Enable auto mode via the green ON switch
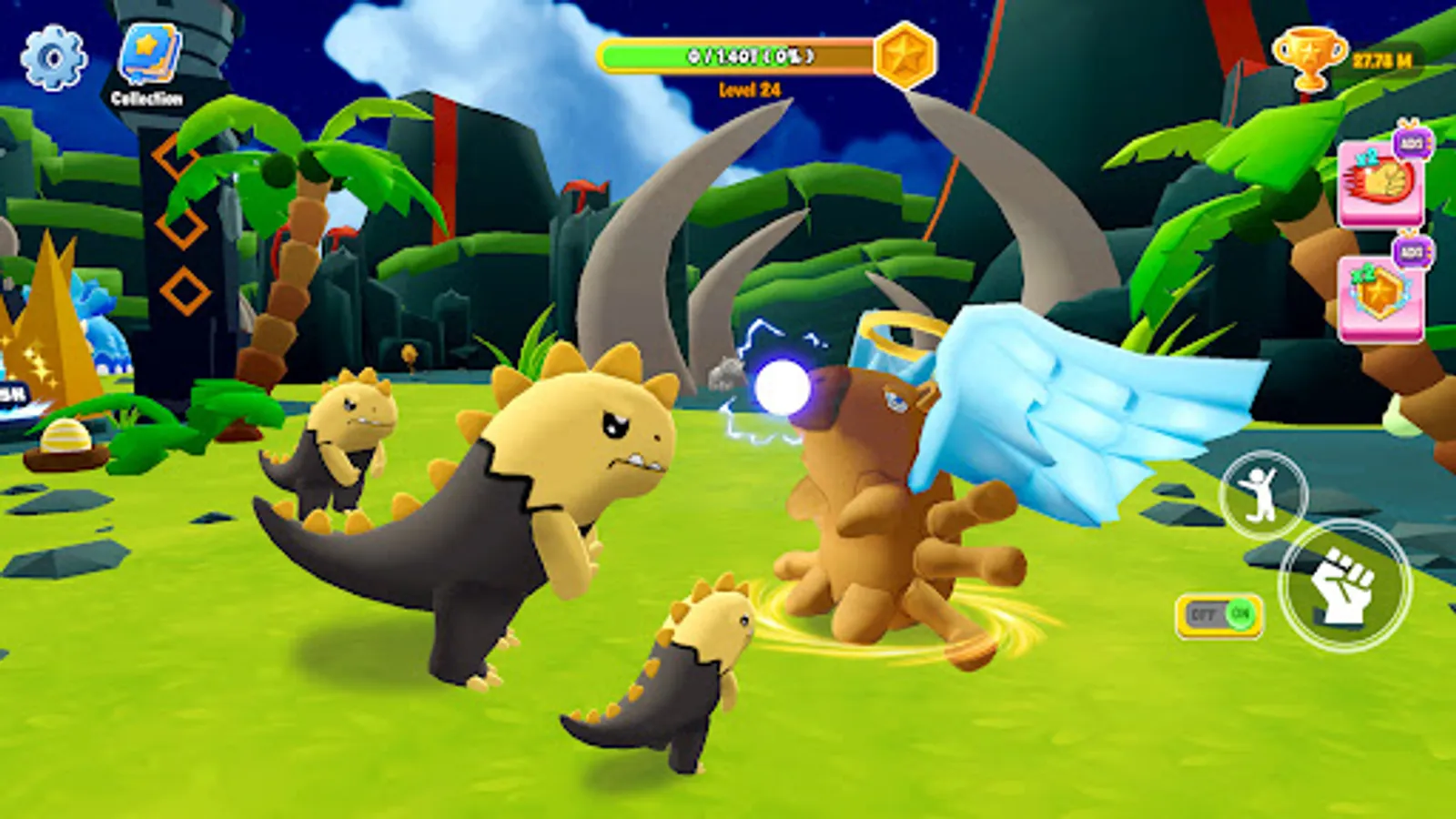The height and width of the screenshot is (819, 1456). pos(1239,615)
